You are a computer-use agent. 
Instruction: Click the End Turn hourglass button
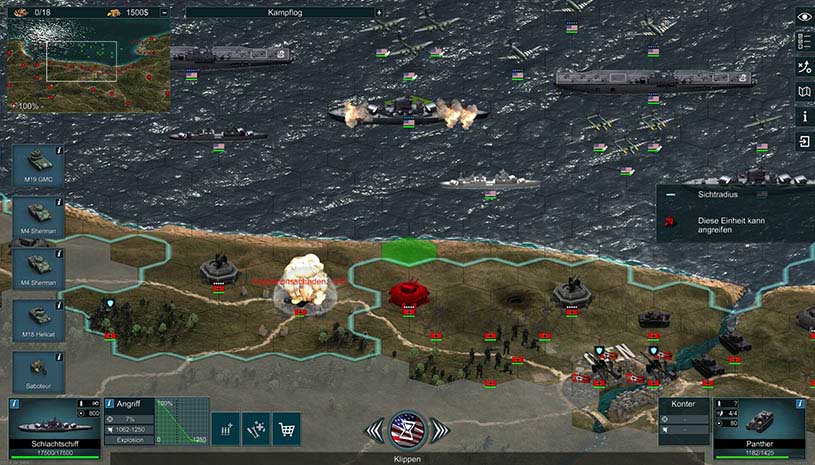pyautogui.click(x=407, y=430)
